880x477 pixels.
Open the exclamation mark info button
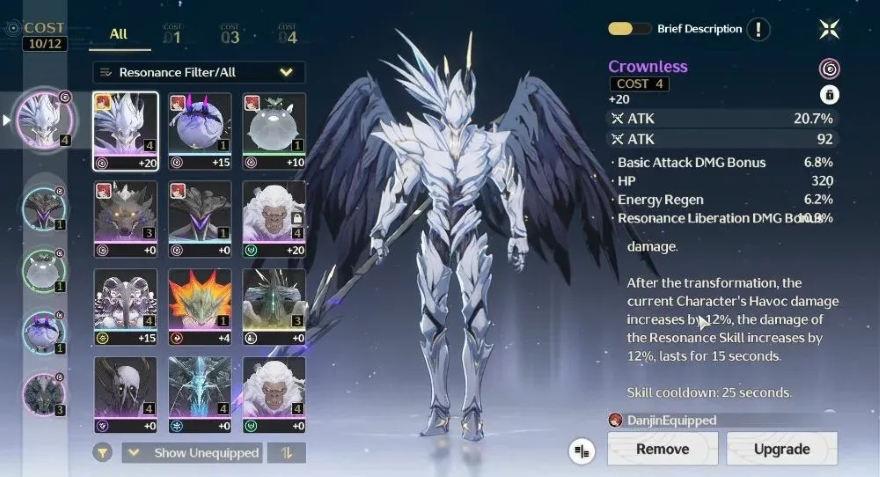(760, 30)
